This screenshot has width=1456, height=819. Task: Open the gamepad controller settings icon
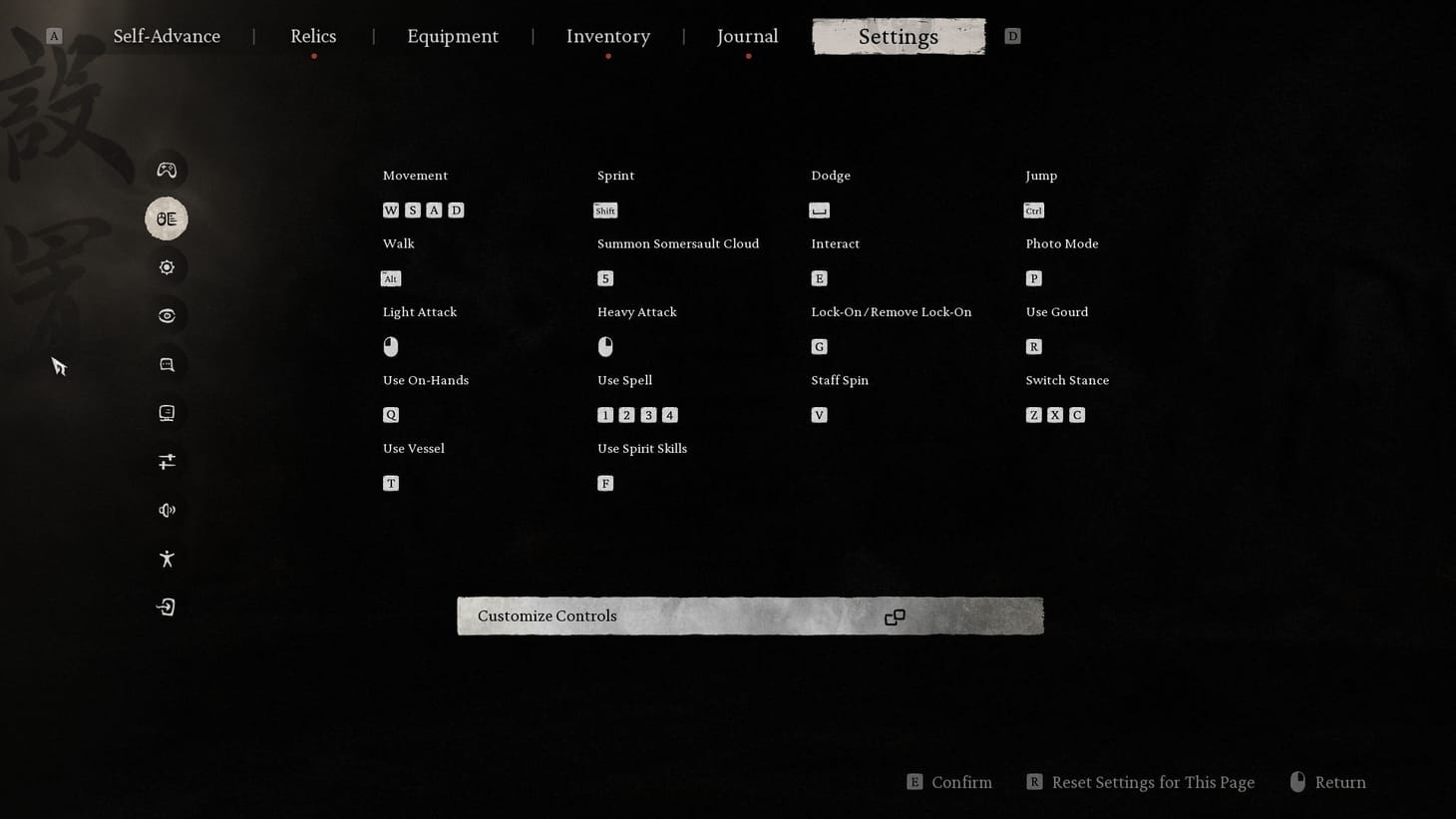tap(166, 170)
